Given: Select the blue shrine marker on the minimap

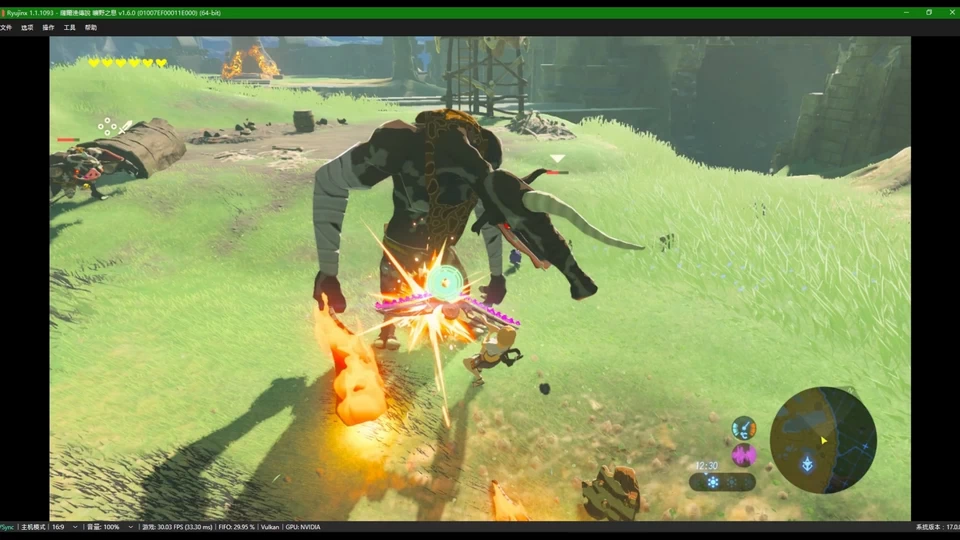Looking at the screenshot, I should tap(806, 464).
